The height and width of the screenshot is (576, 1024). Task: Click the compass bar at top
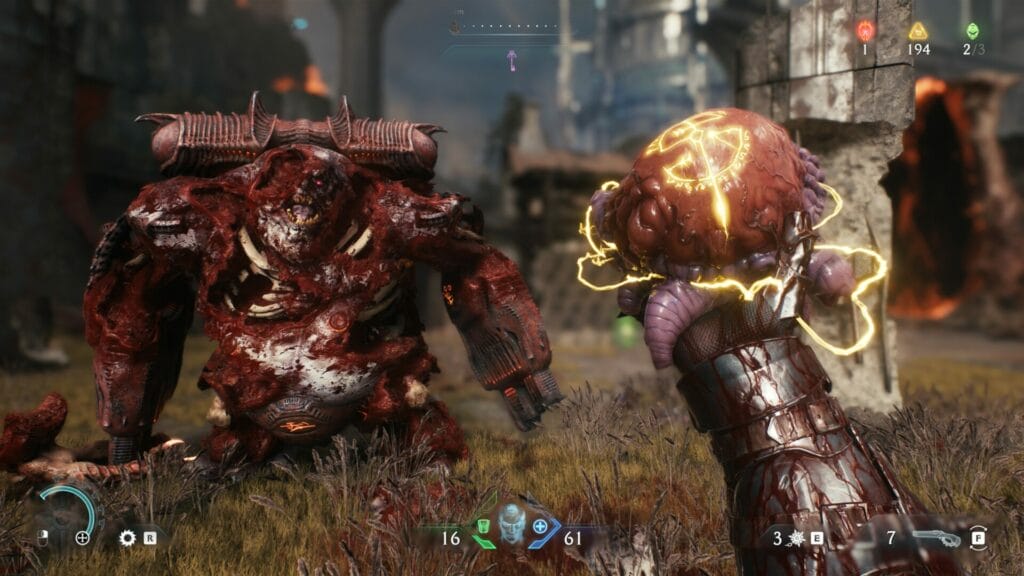[x=505, y=27]
